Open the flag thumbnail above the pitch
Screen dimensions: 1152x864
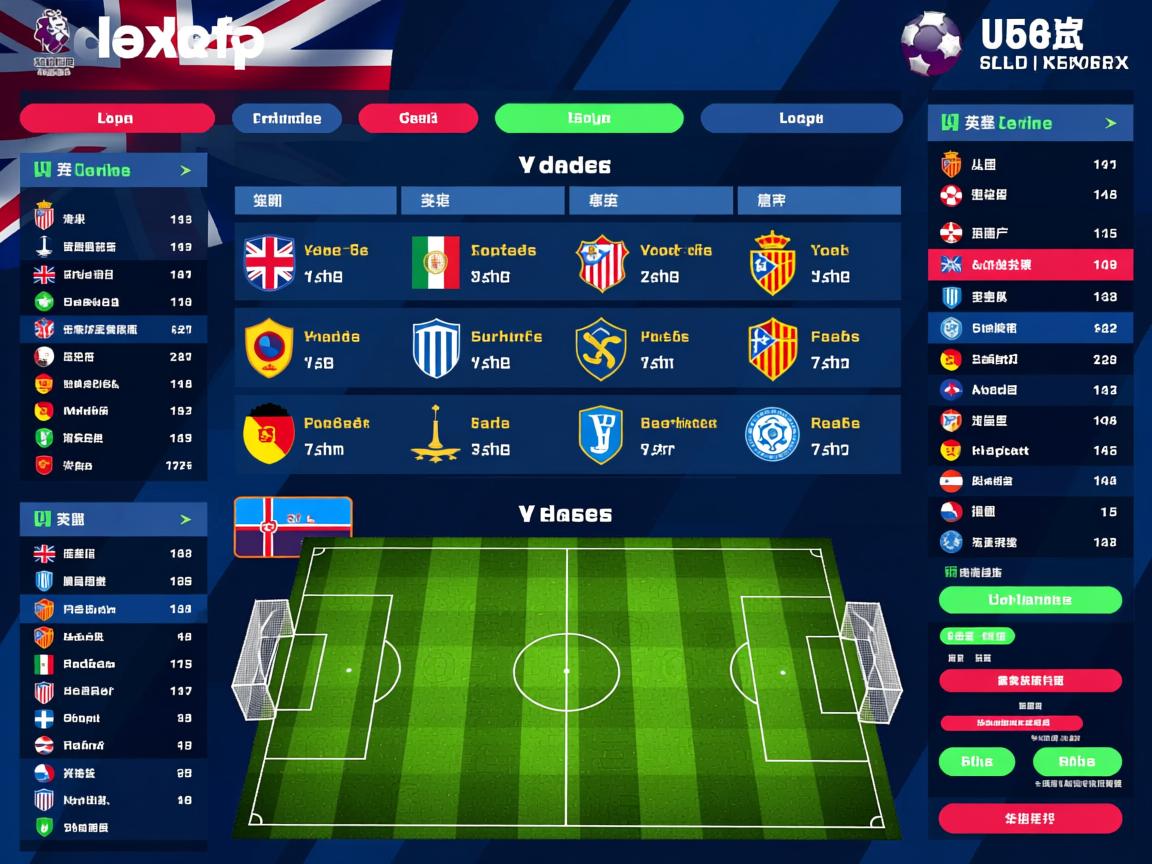point(293,526)
